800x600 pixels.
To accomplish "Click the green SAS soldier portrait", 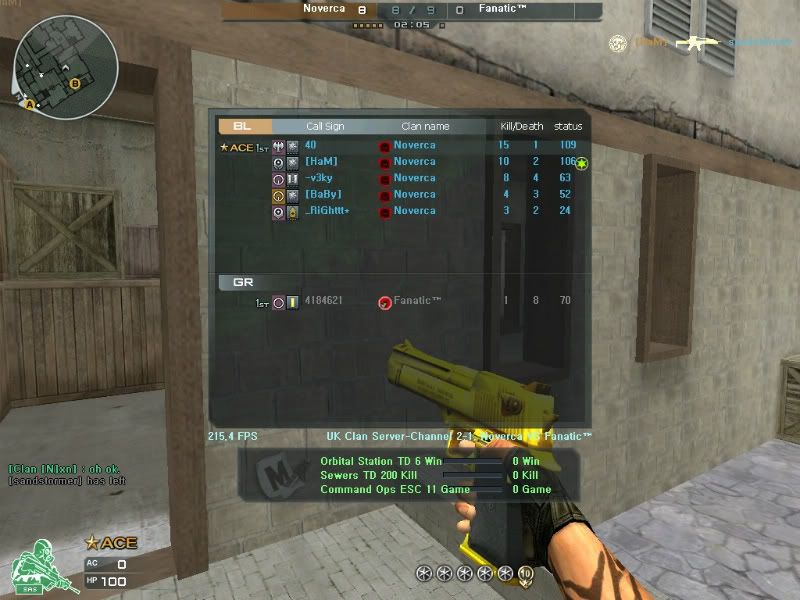I will tap(32, 567).
